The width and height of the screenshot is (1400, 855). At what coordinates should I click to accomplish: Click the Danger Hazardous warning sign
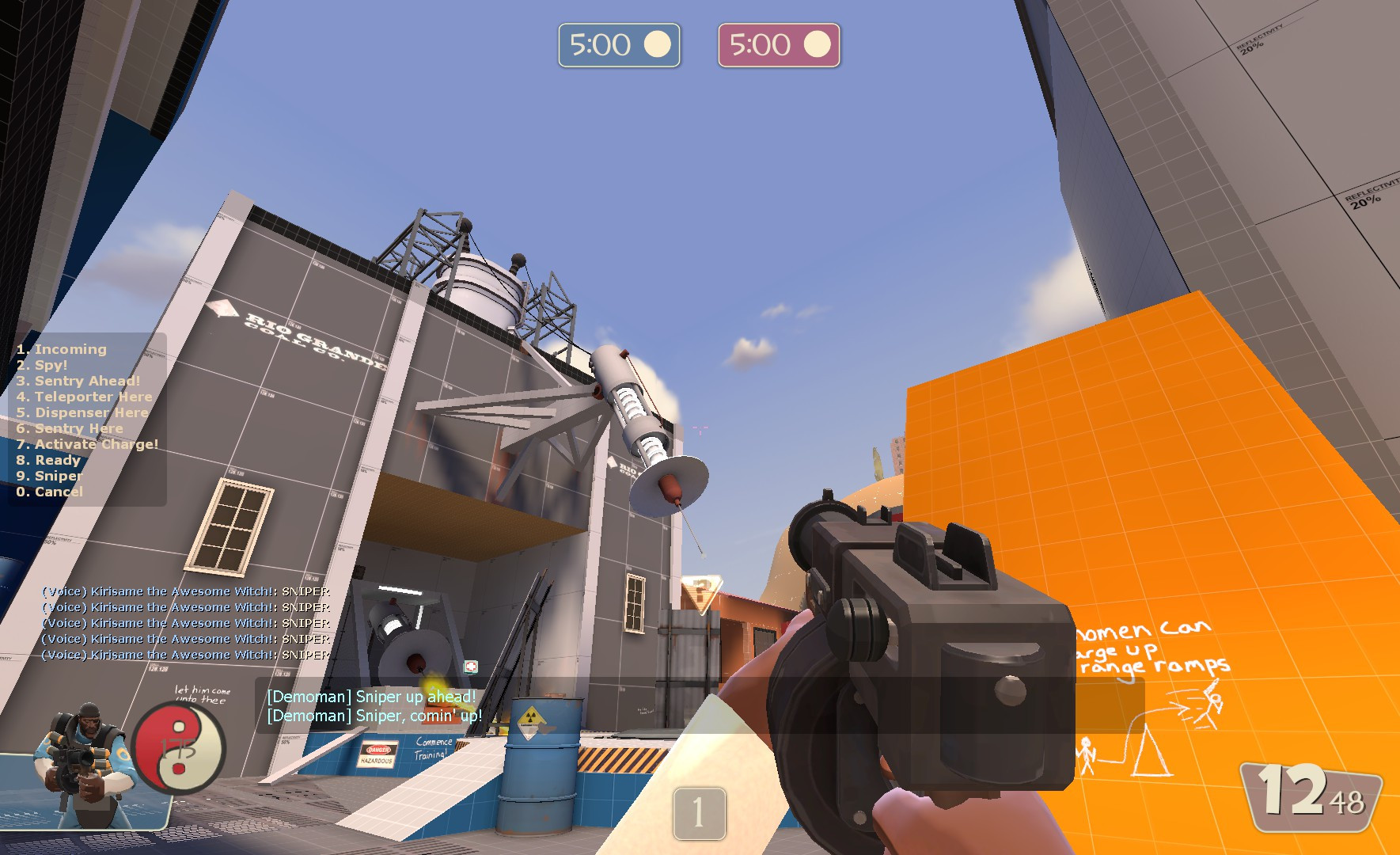pos(378,754)
